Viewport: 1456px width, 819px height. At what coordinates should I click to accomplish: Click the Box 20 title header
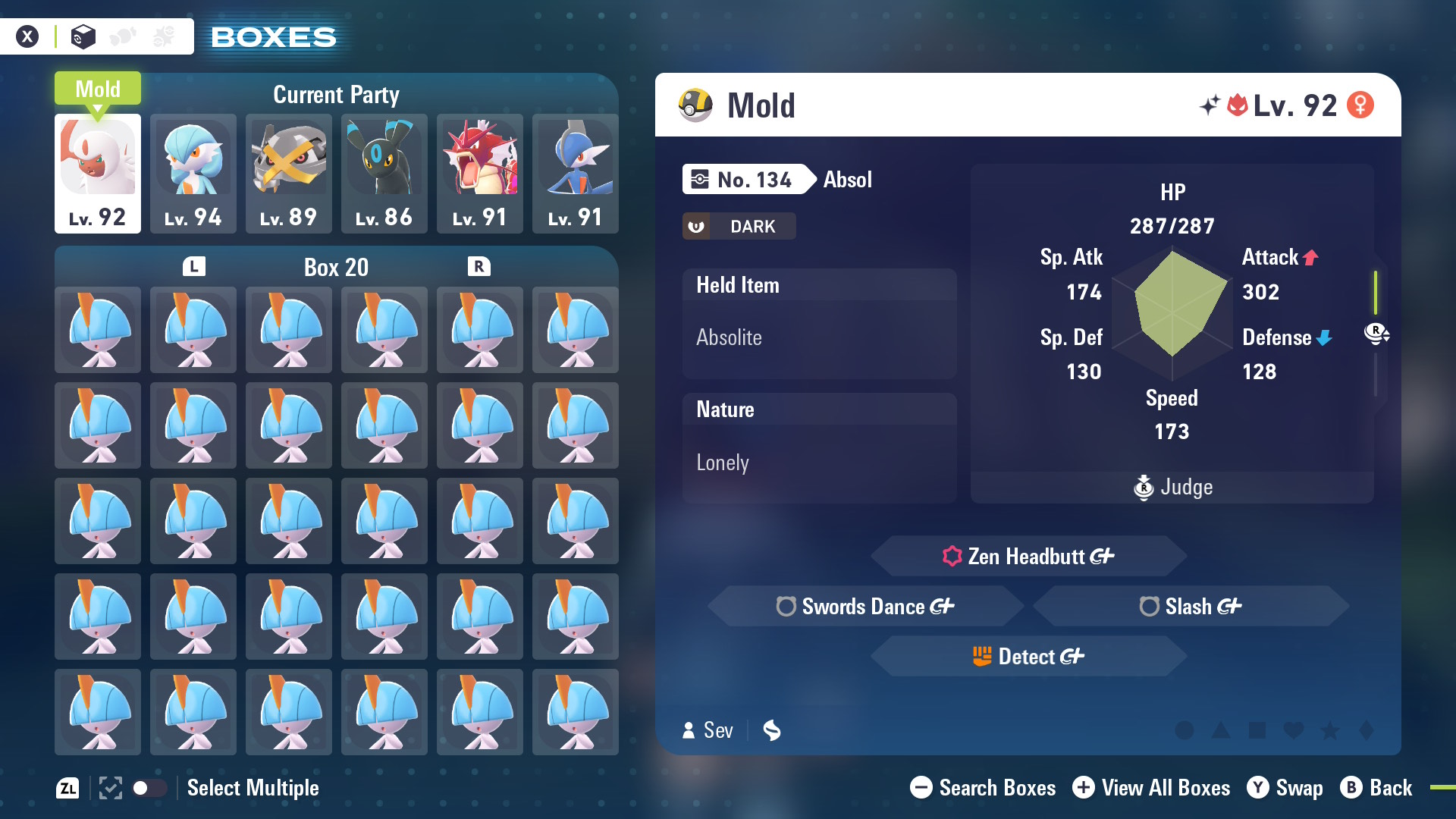click(x=336, y=267)
